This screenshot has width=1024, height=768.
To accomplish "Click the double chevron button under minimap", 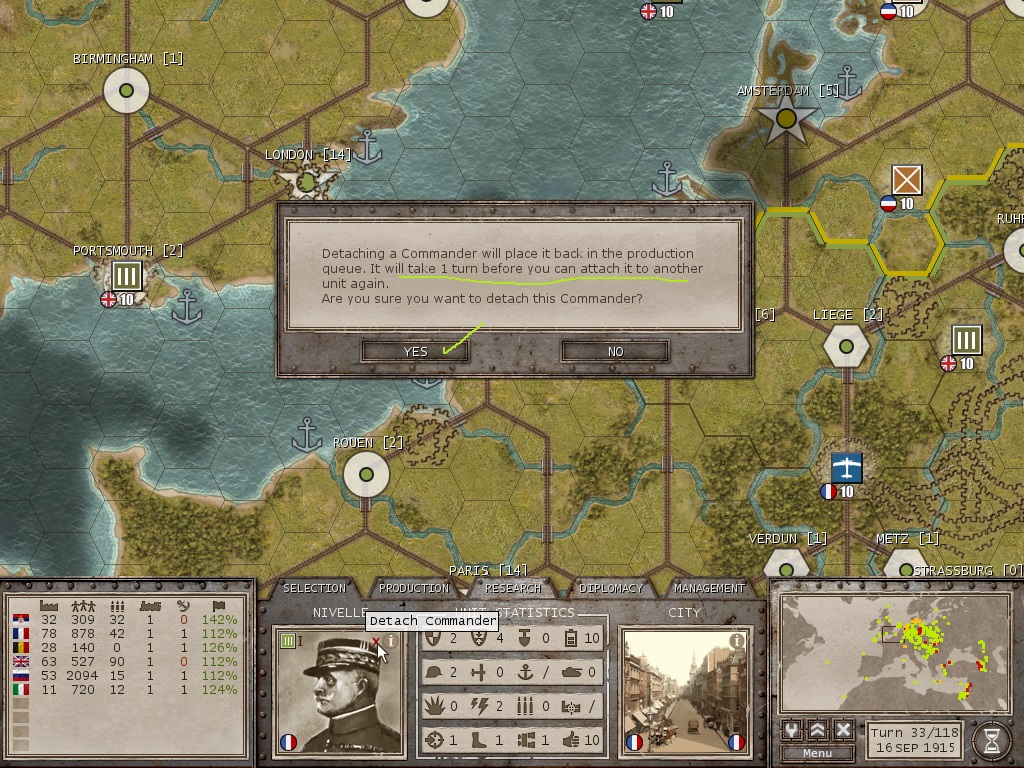I will [818, 730].
